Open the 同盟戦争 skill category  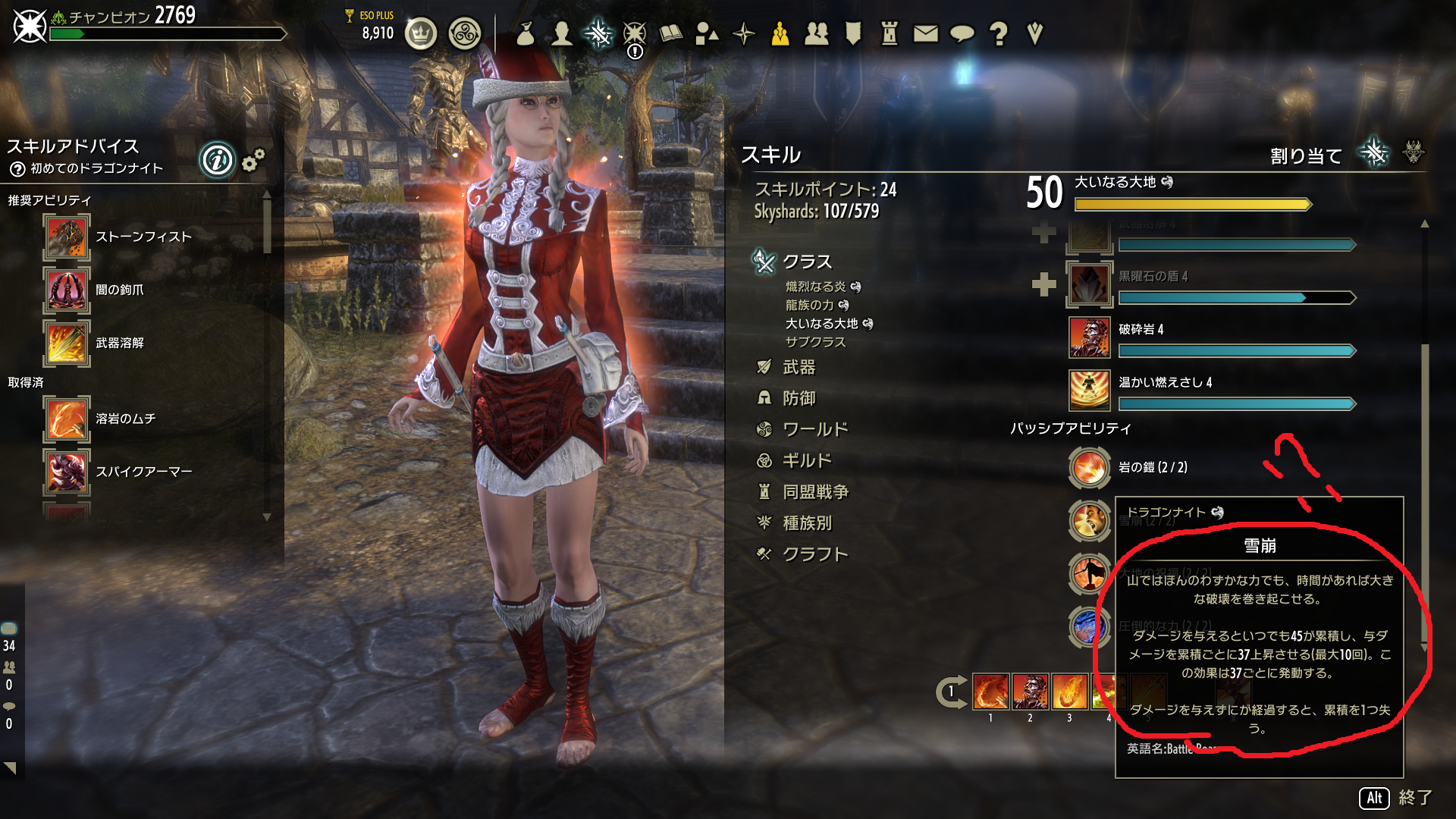(x=814, y=492)
